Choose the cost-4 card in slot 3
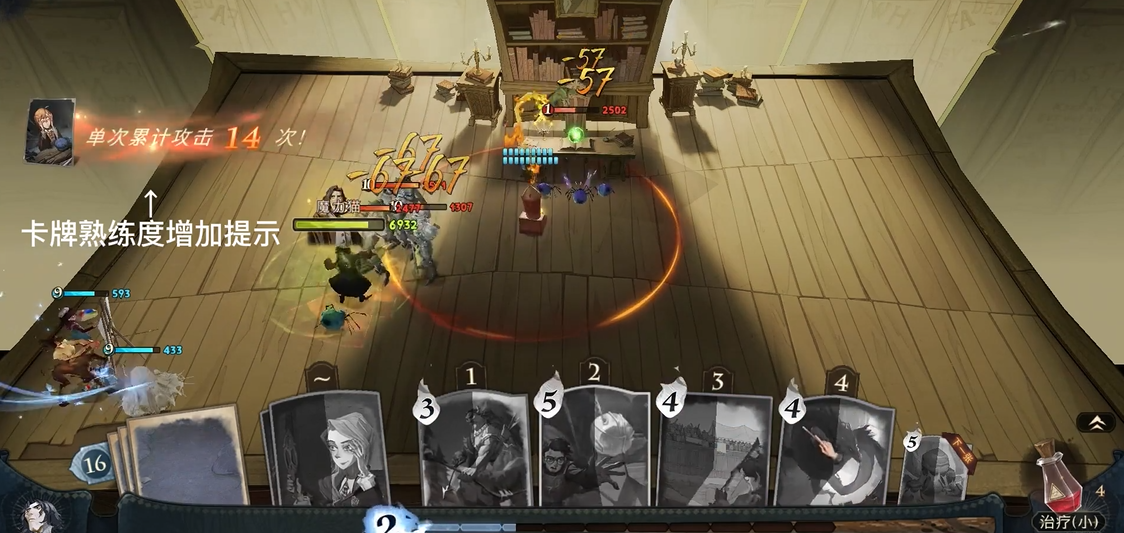 tap(714, 452)
